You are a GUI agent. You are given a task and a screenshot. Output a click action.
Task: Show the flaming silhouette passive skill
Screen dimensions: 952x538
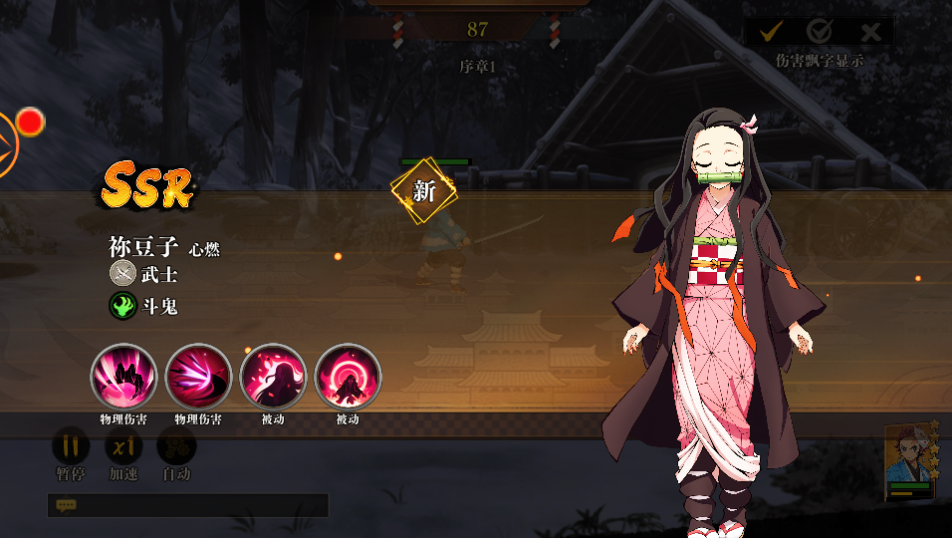(273, 376)
